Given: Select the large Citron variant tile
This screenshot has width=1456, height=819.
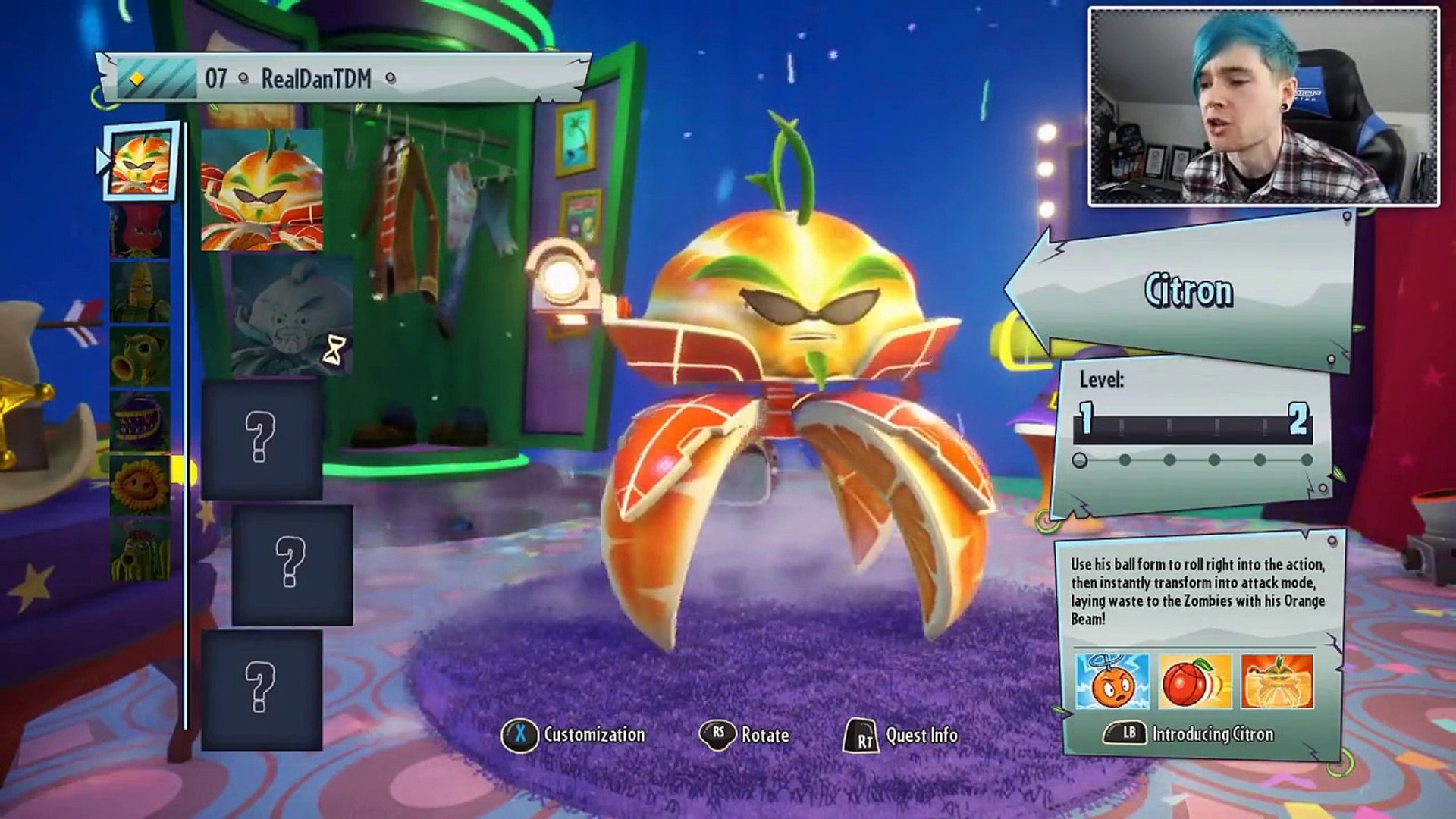Looking at the screenshot, I should pos(262,190).
